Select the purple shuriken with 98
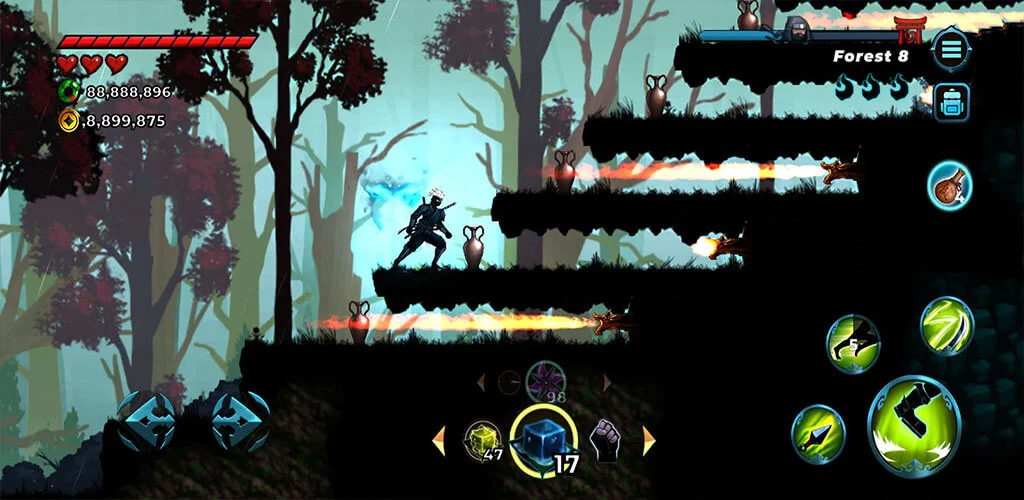The image size is (1024, 500). coord(545,381)
